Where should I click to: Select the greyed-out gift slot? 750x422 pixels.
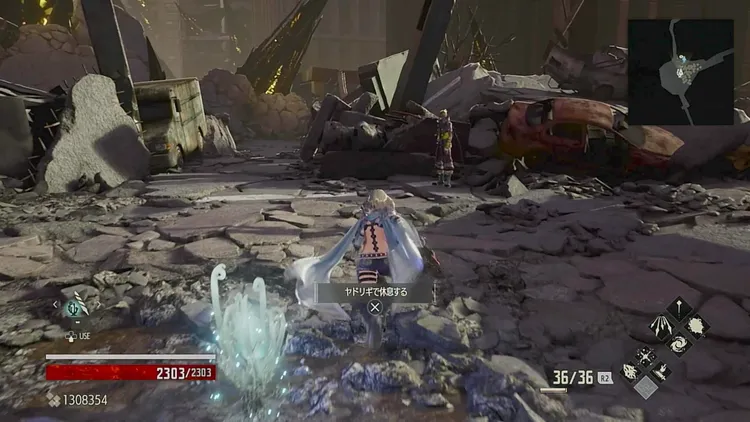pyautogui.click(x=646, y=386)
